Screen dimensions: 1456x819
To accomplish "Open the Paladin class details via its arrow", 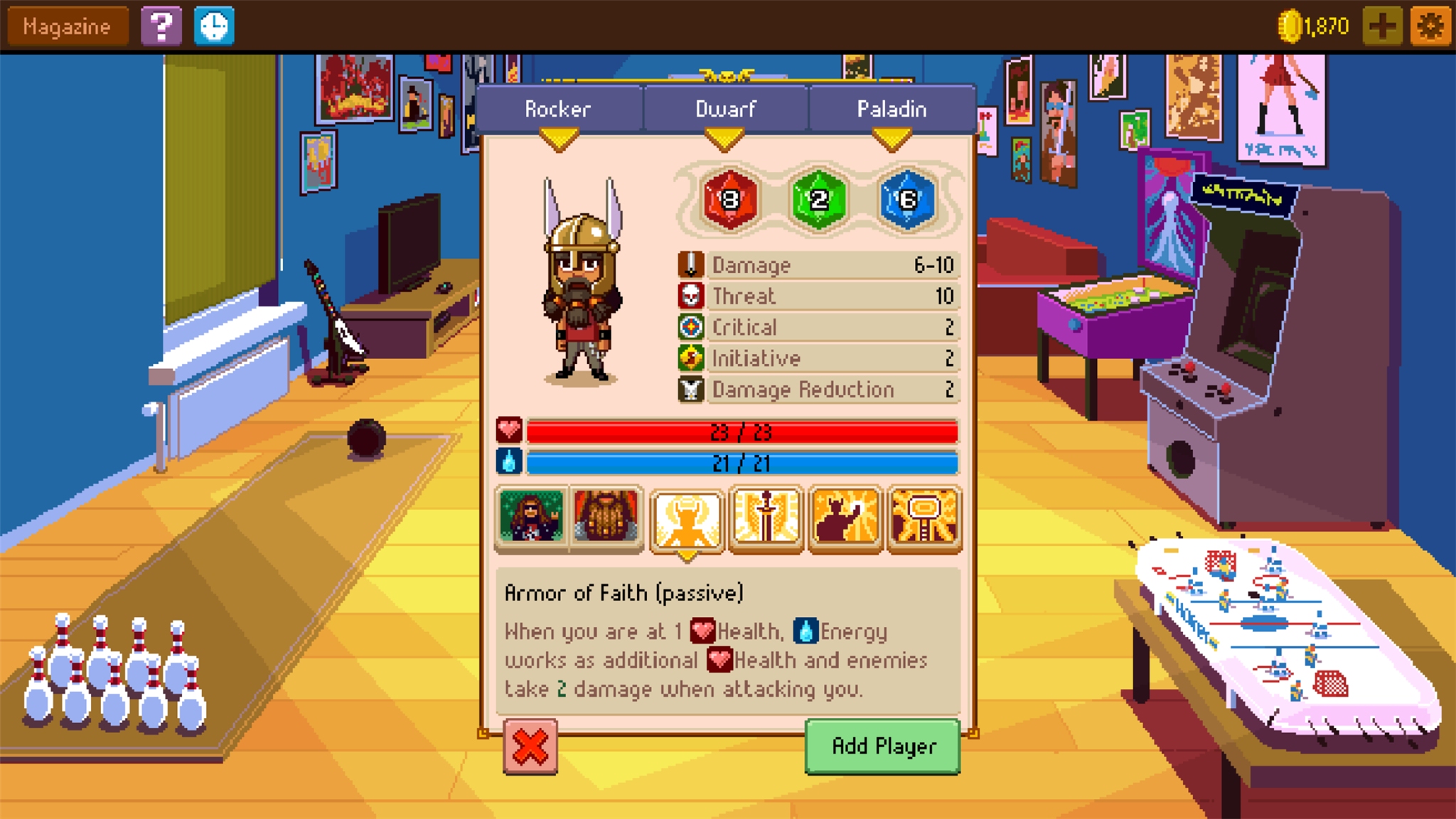I will [x=891, y=139].
